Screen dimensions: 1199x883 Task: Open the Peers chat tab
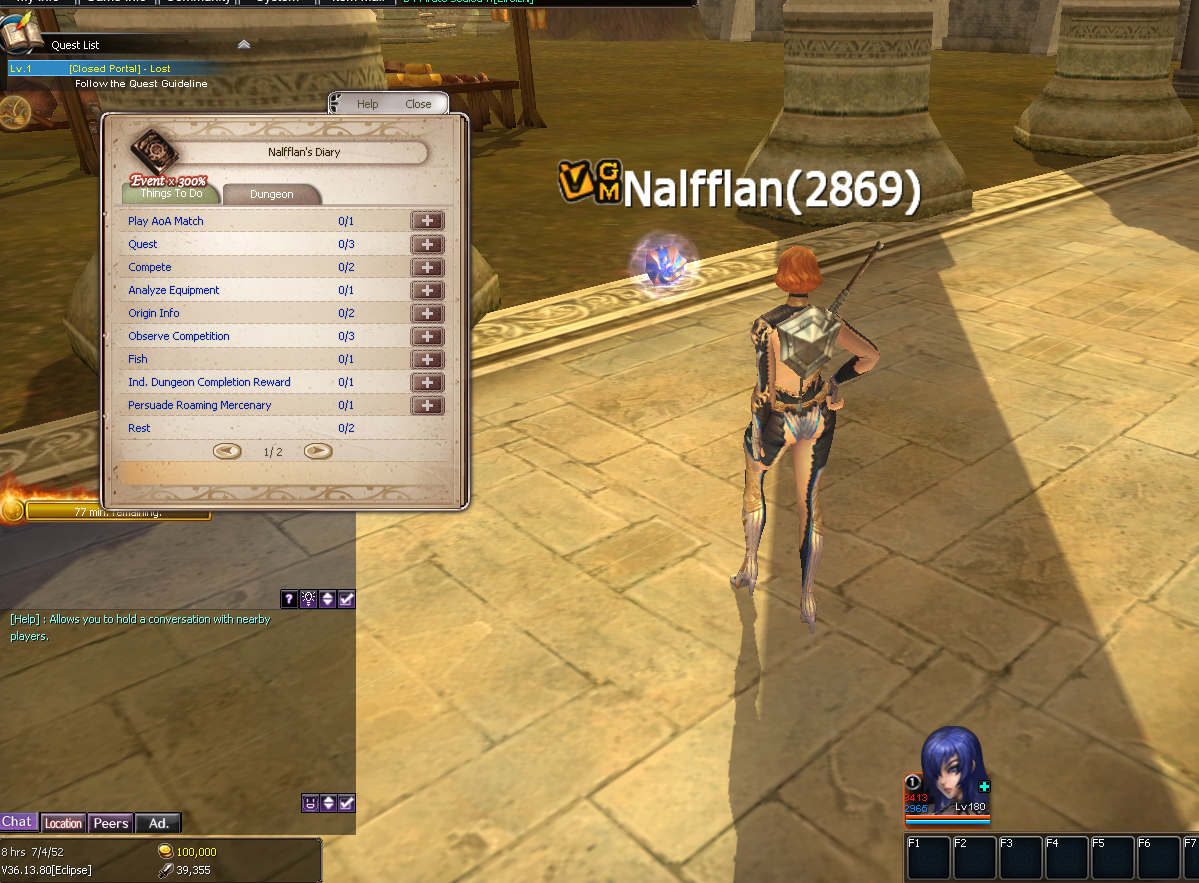tap(110, 823)
